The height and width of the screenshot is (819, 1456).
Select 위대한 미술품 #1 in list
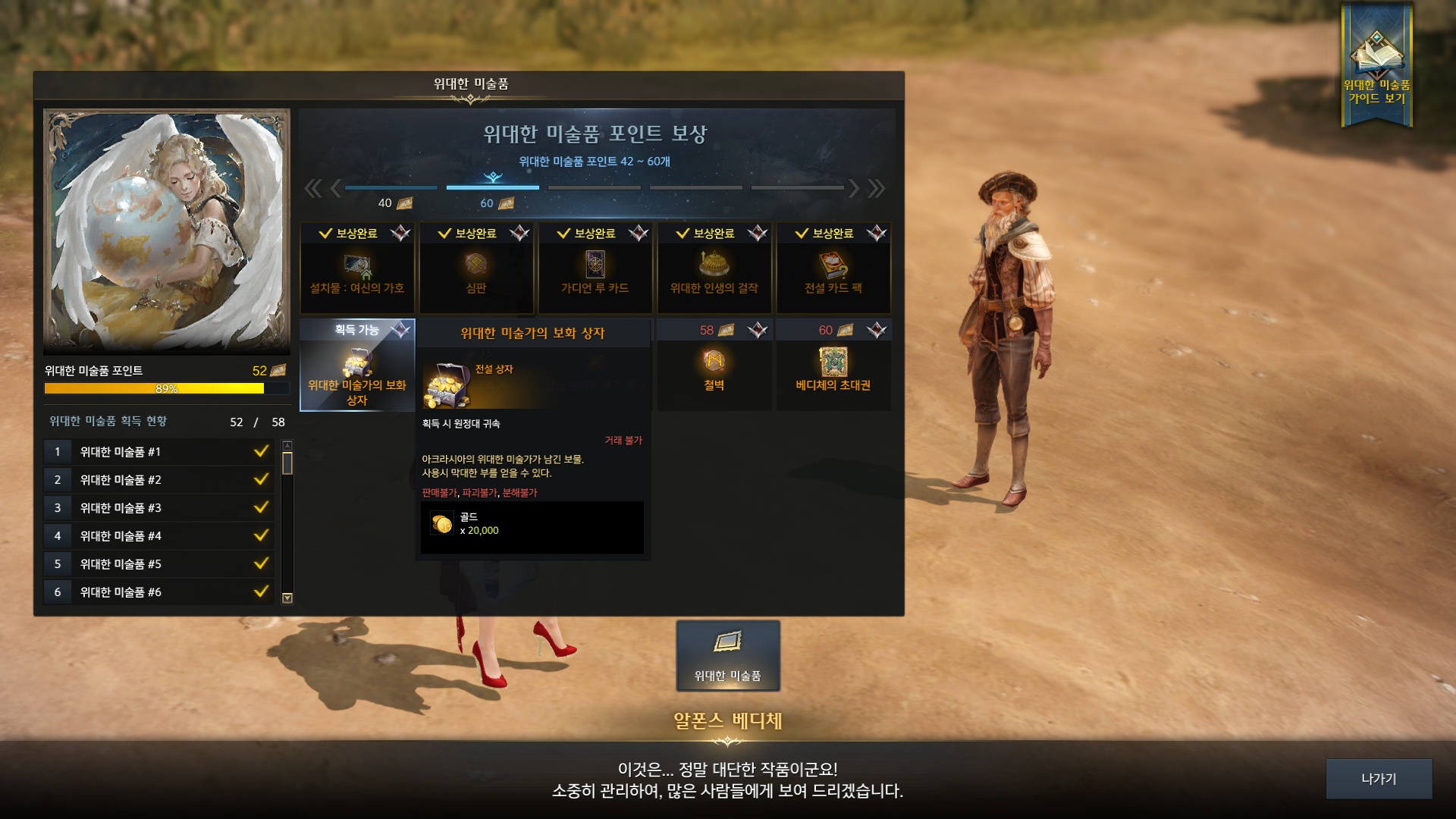pyautogui.click(x=158, y=452)
